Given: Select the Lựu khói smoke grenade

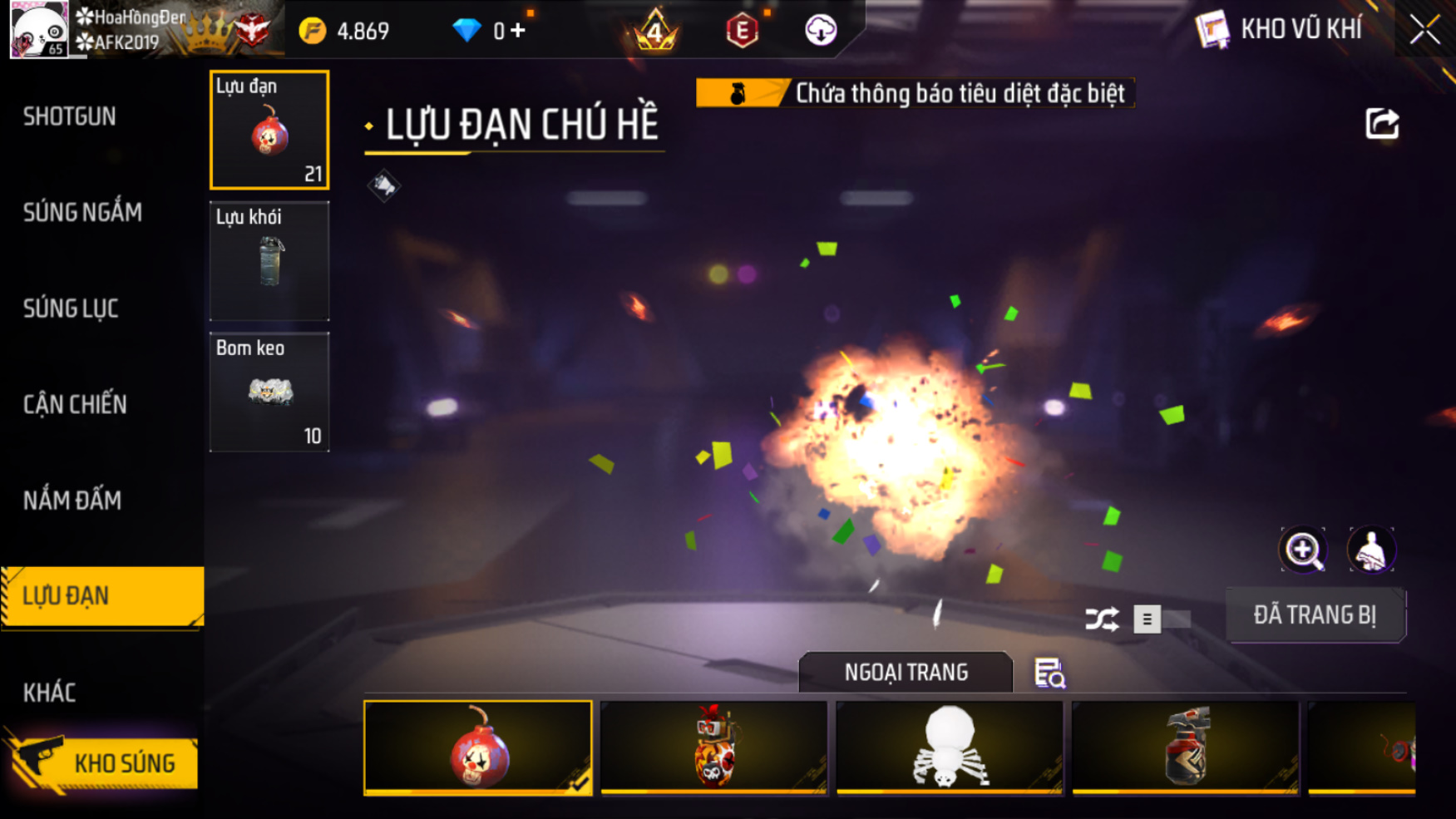Looking at the screenshot, I should (x=269, y=261).
